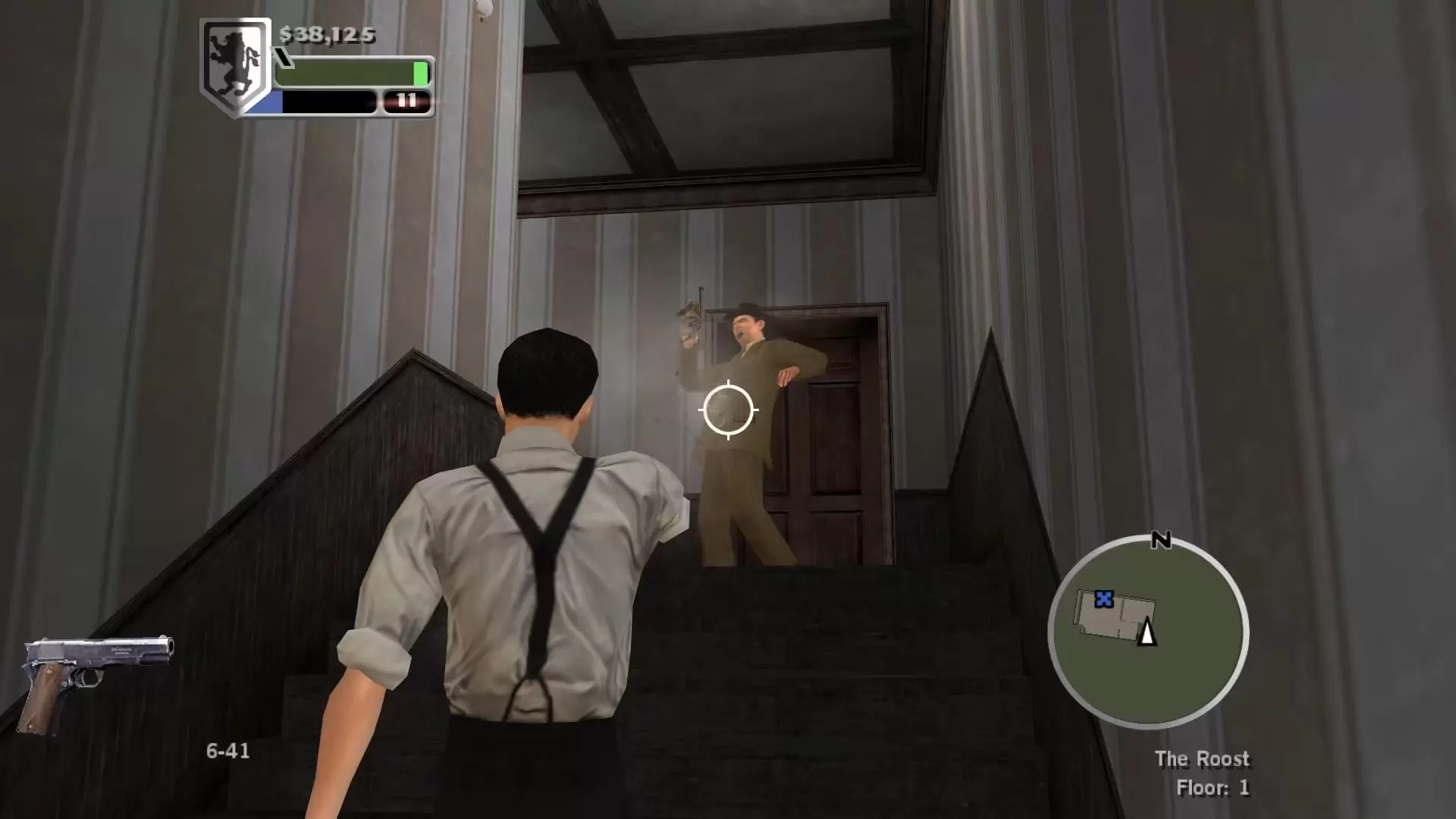Click the white player arrow on minimap

pos(1147,632)
